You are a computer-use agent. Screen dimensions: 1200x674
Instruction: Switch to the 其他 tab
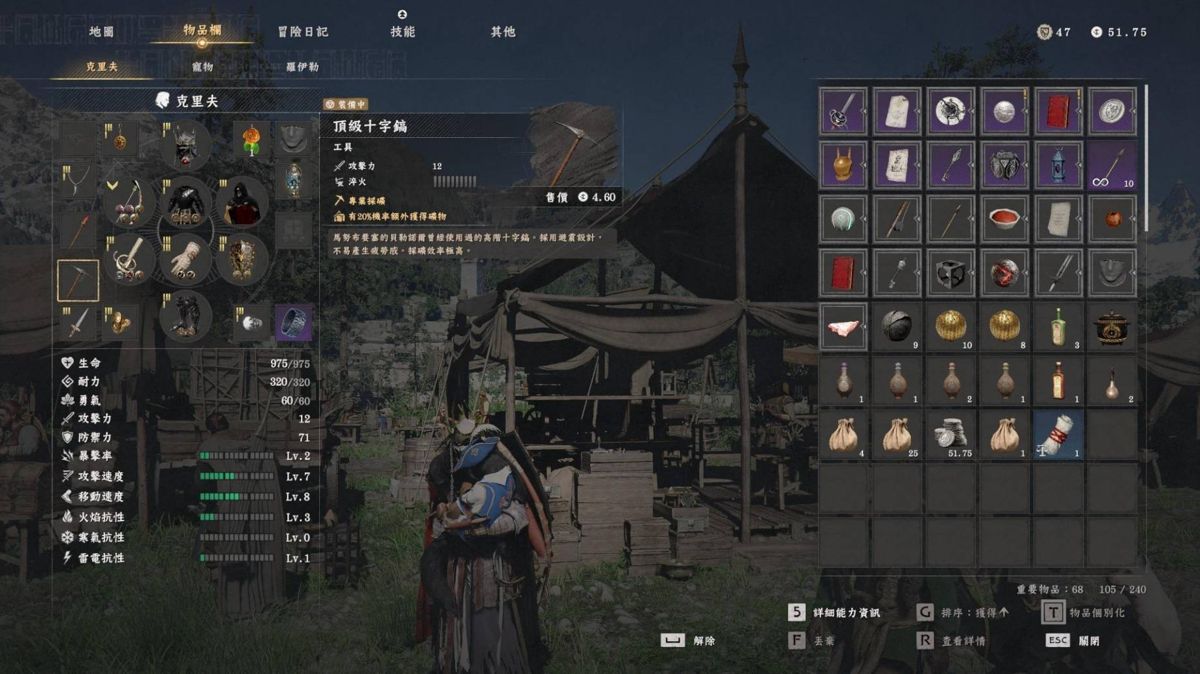(503, 32)
